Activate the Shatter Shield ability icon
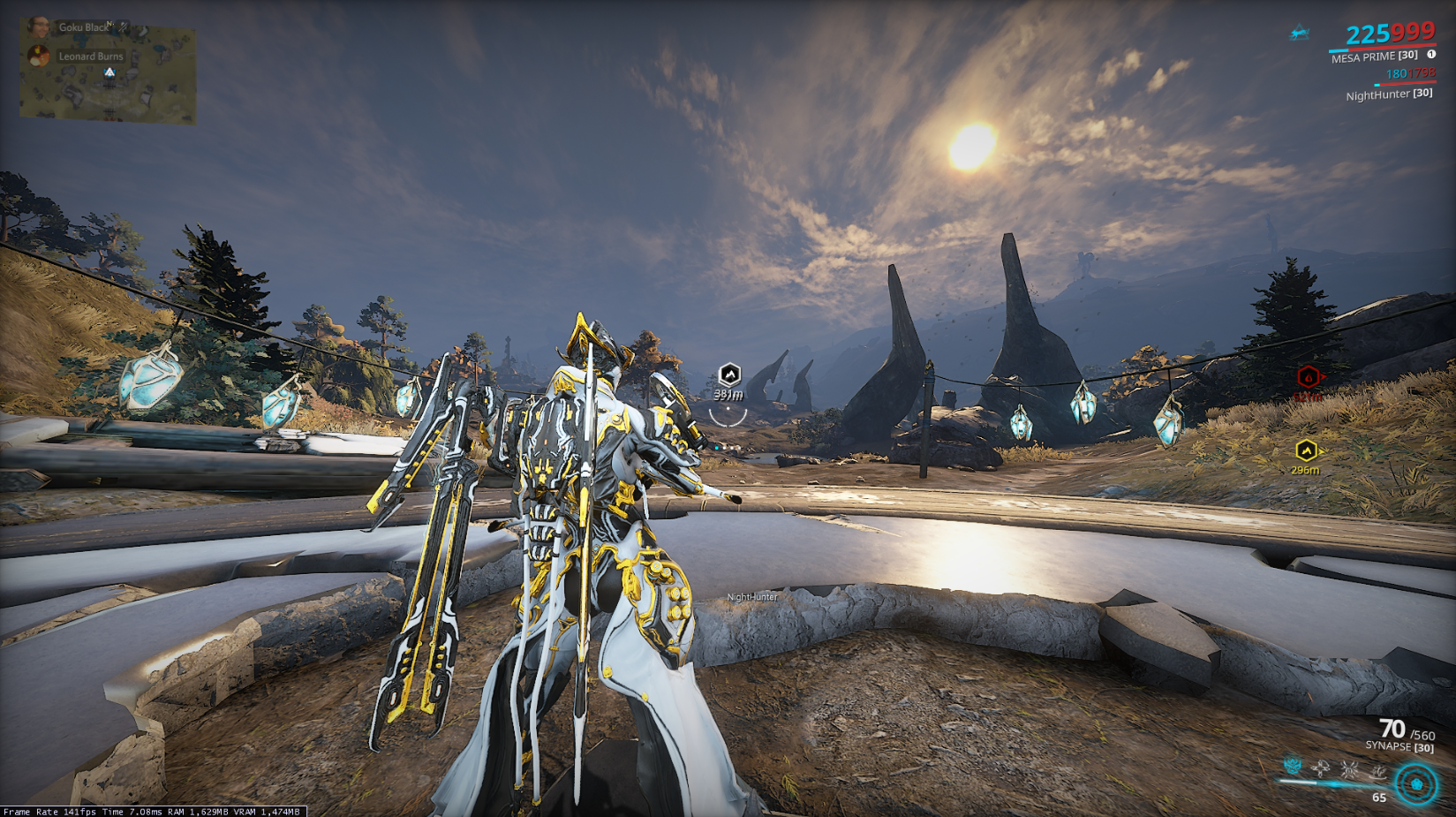Screen dimensions: 1456x817 [x=1349, y=769]
